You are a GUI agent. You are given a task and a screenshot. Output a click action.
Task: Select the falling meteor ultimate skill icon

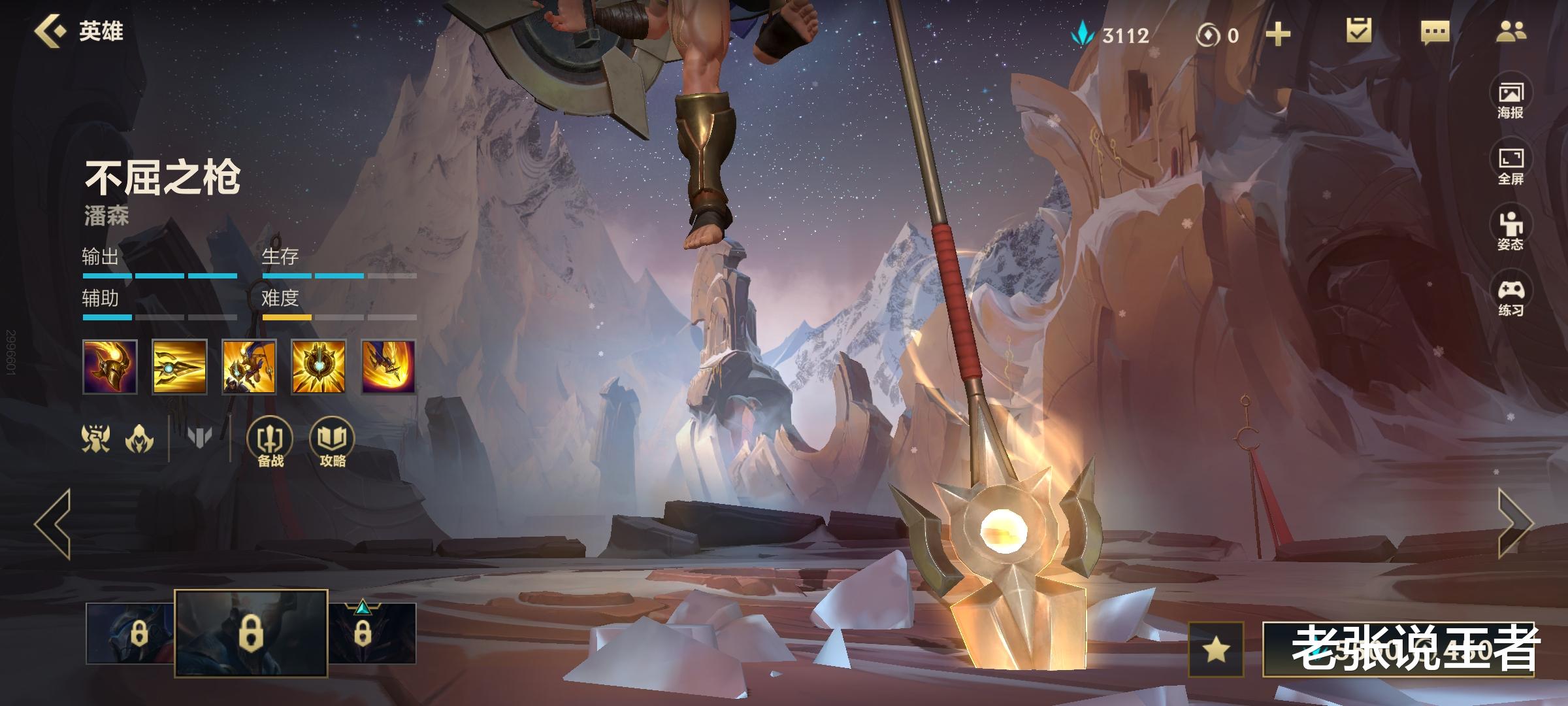point(389,367)
